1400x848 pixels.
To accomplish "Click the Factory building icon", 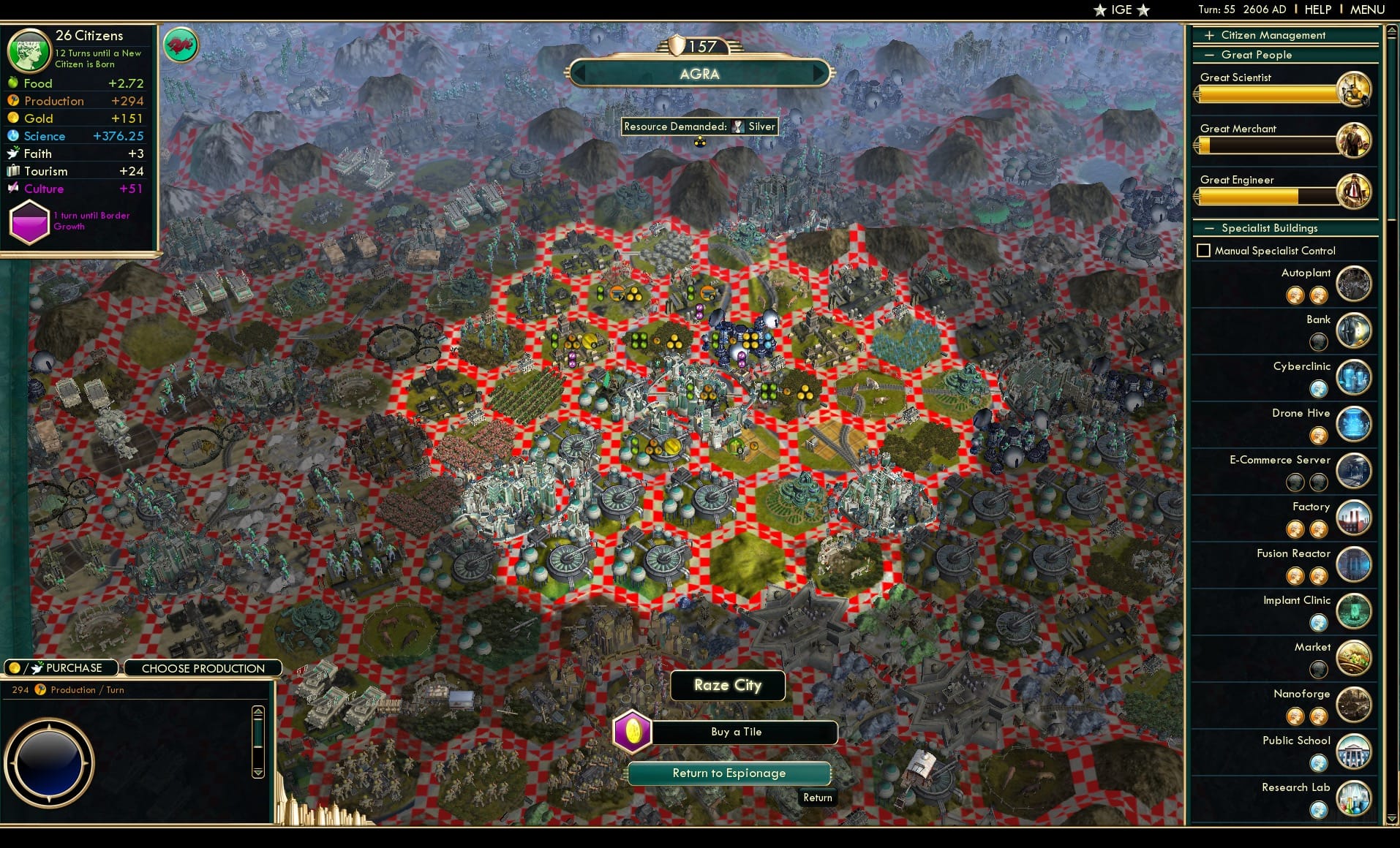I will [x=1354, y=518].
